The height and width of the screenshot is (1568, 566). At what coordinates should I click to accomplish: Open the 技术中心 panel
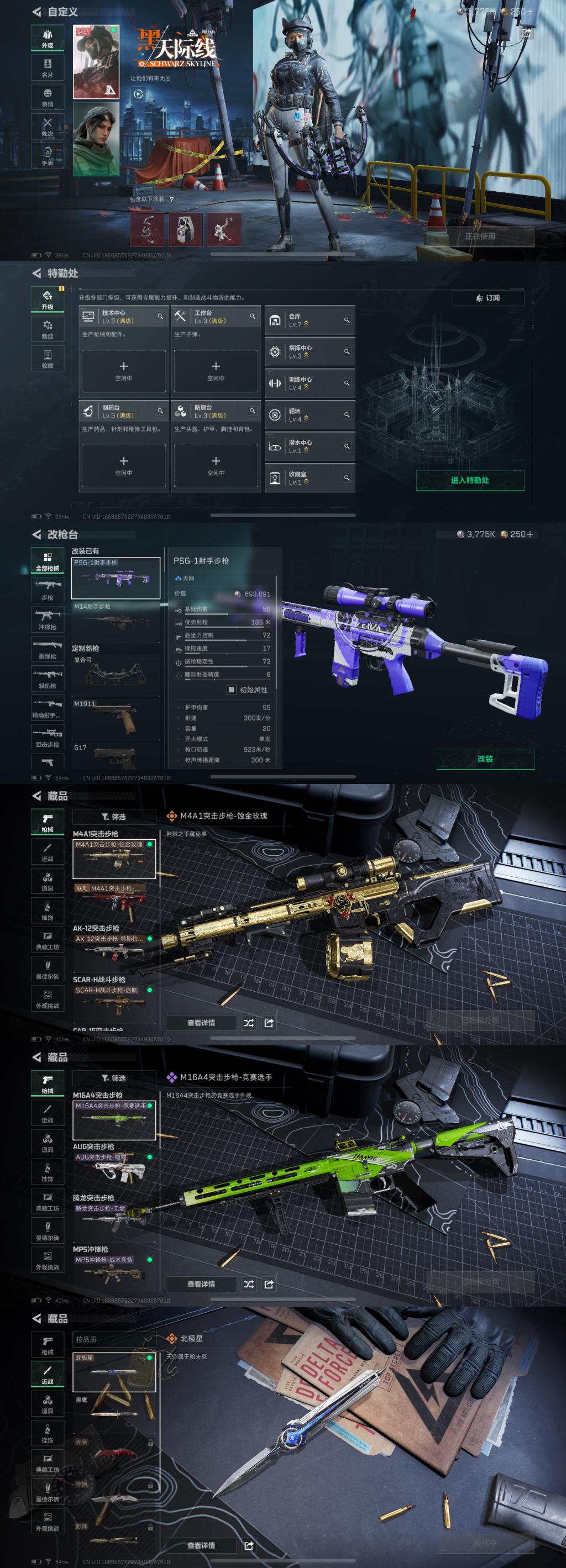tap(124, 317)
